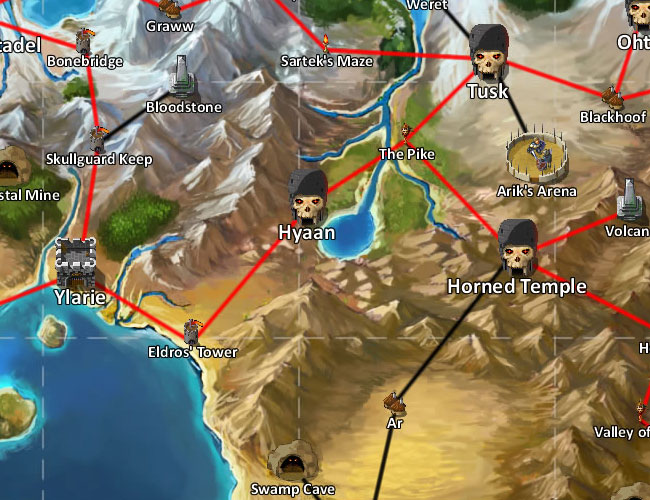Select the Bloodstone tower marker
Image resolution: width=650 pixels, height=500 pixels.
[x=183, y=75]
